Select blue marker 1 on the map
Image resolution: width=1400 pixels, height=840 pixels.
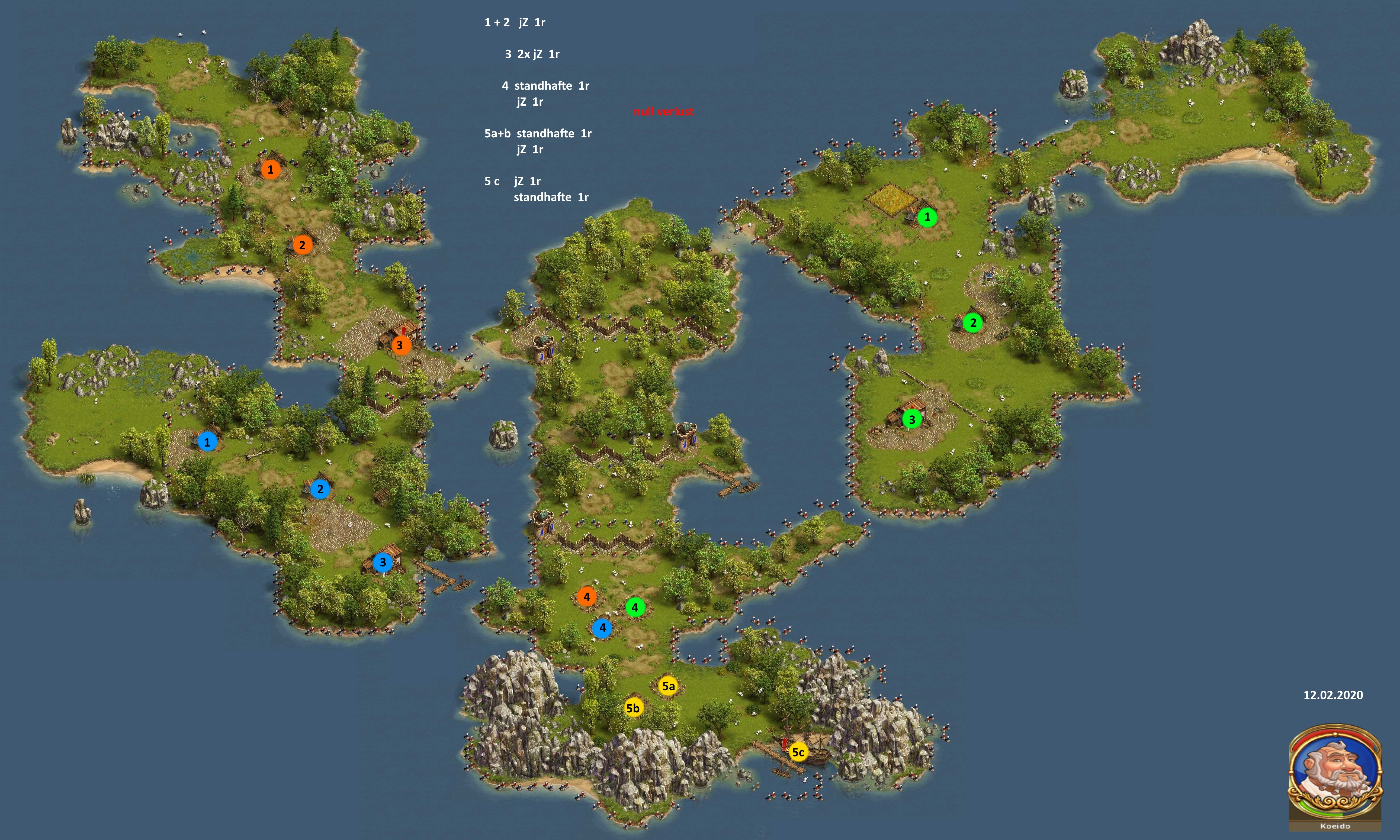[207, 442]
